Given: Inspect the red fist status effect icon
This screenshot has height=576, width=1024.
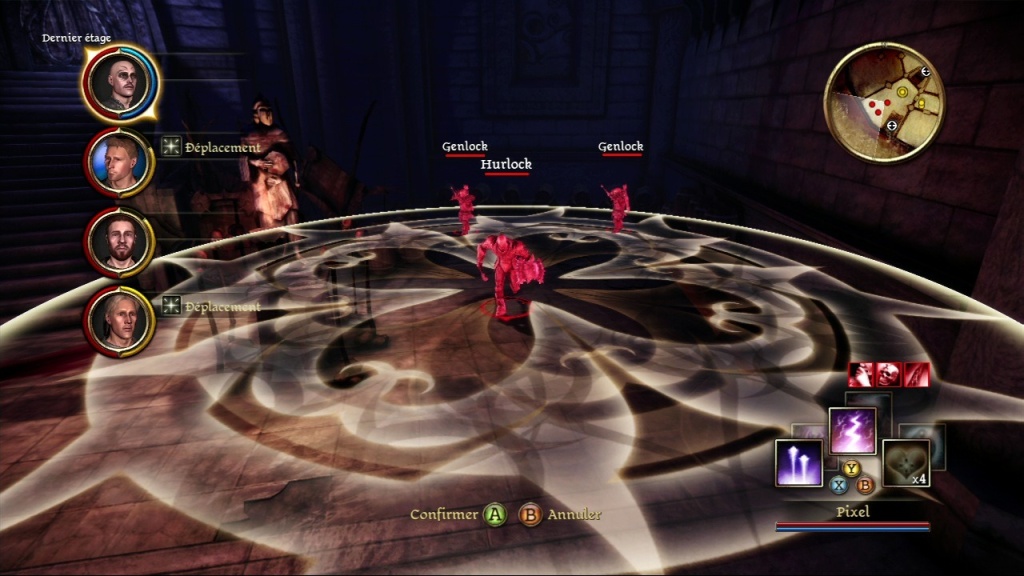Looking at the screenshot, I should coord(861,374).
